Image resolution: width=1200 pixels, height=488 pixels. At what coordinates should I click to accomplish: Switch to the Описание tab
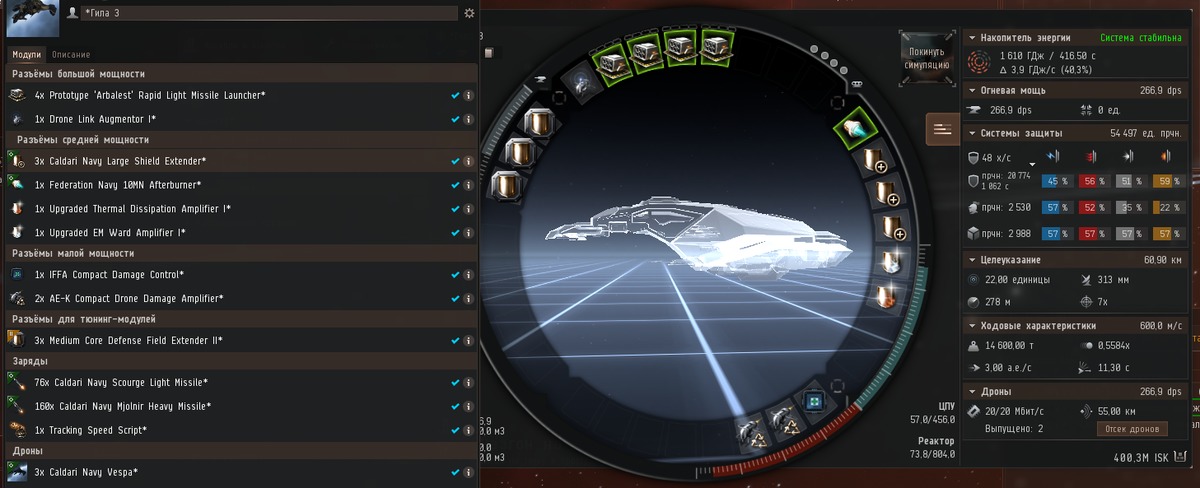pyautogui.click(x=71, y=54)
